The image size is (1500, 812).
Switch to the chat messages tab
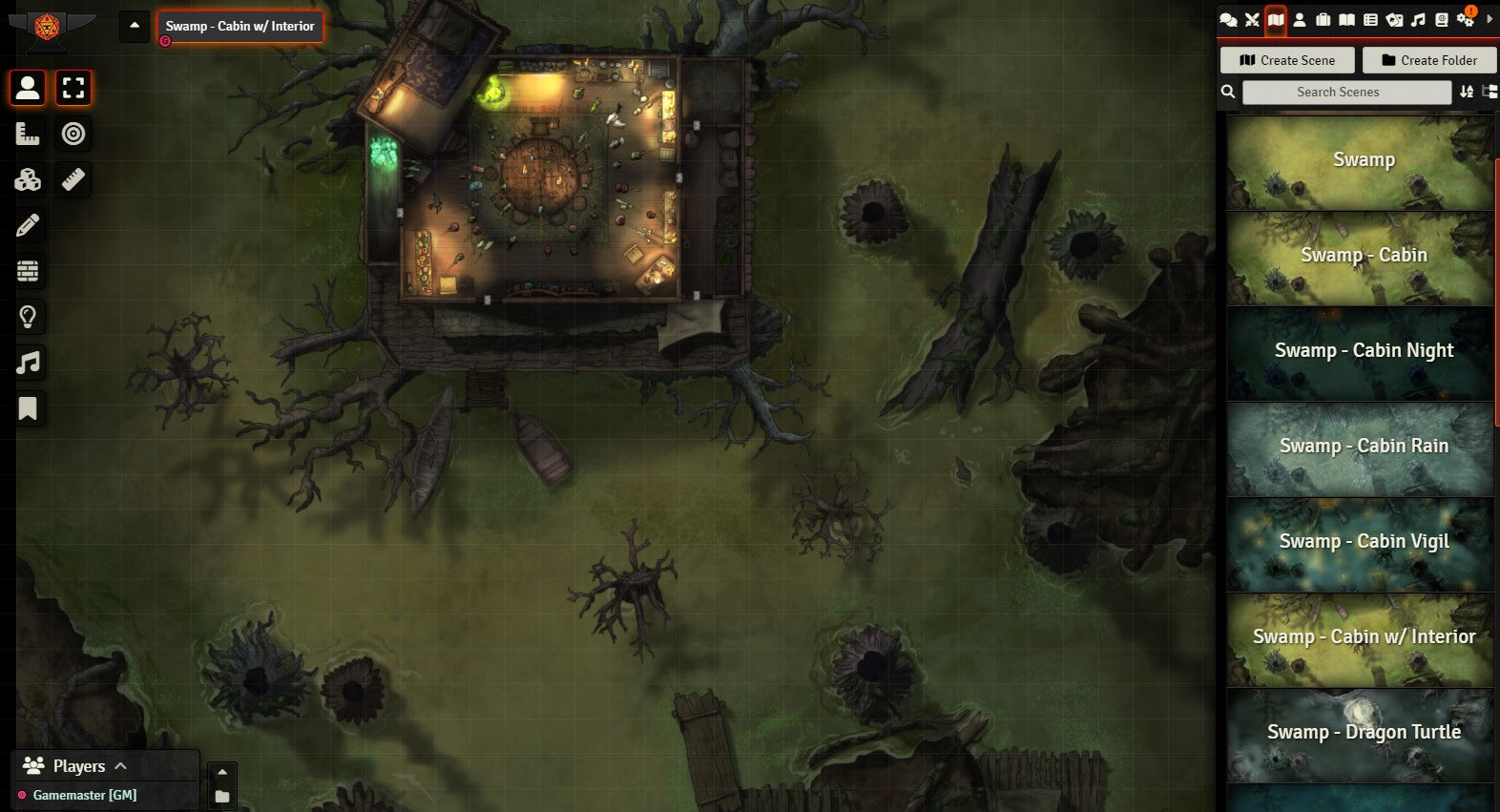[1228, 20]
